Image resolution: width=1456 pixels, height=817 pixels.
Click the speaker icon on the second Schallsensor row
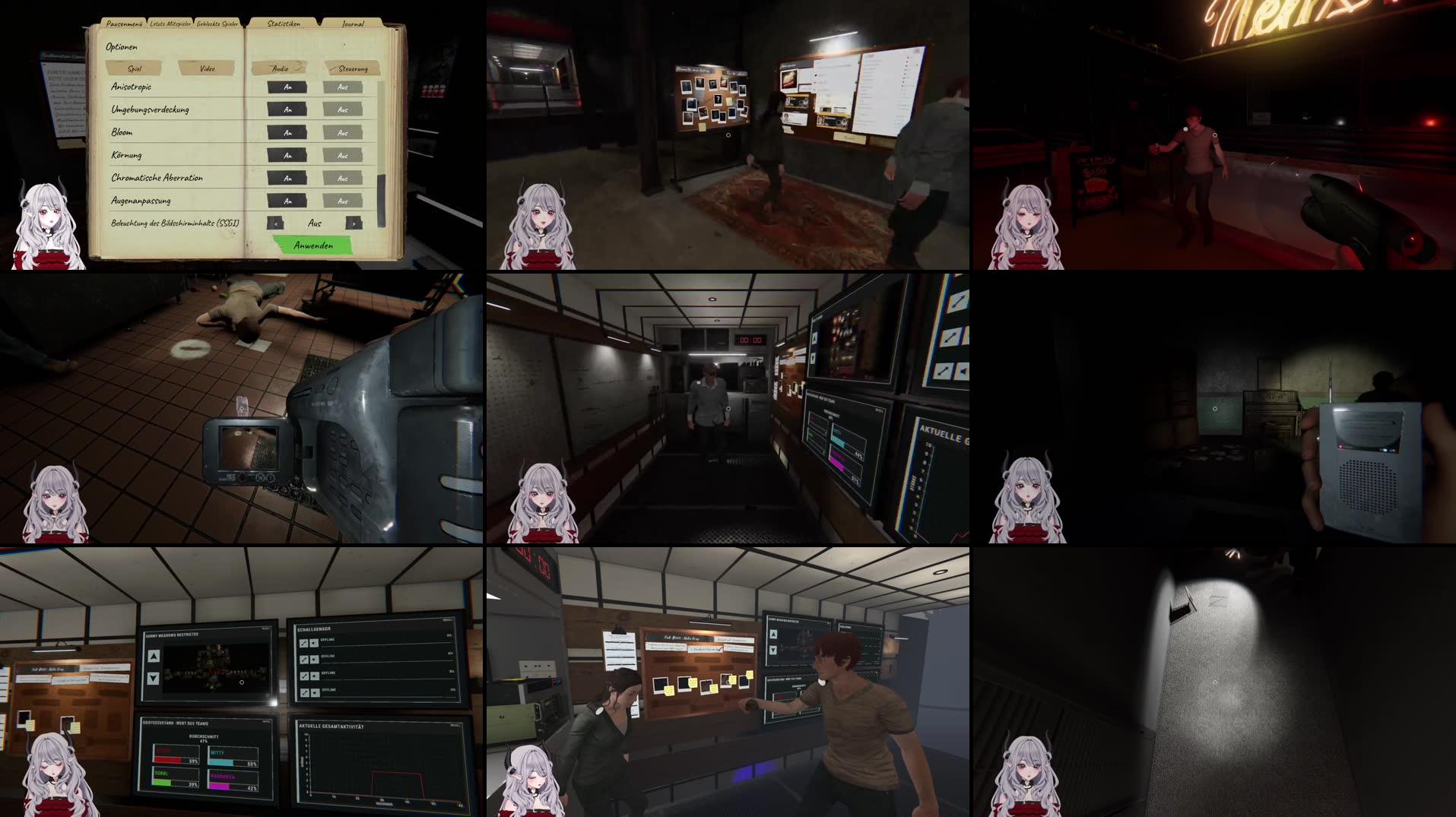[x=314, y=660]
